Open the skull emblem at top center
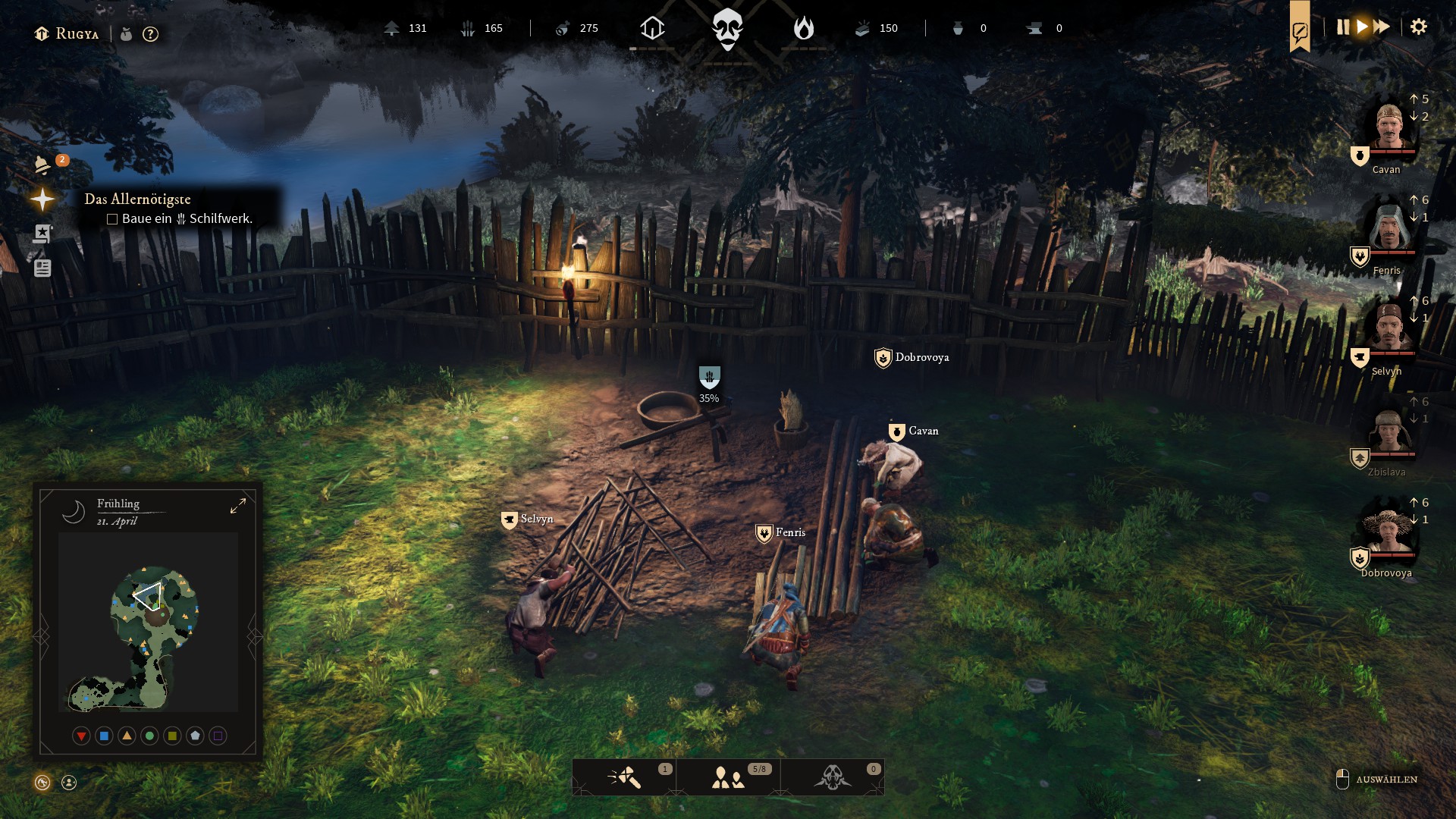Screen dimensions: 1456x819 [x=727, y=29]
